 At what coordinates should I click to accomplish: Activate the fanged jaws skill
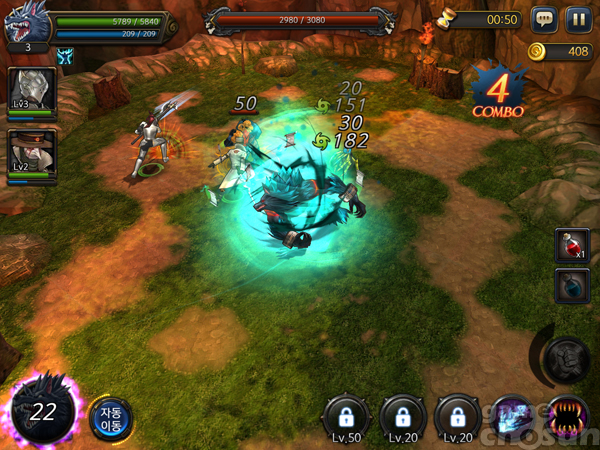tap(567, 416)
